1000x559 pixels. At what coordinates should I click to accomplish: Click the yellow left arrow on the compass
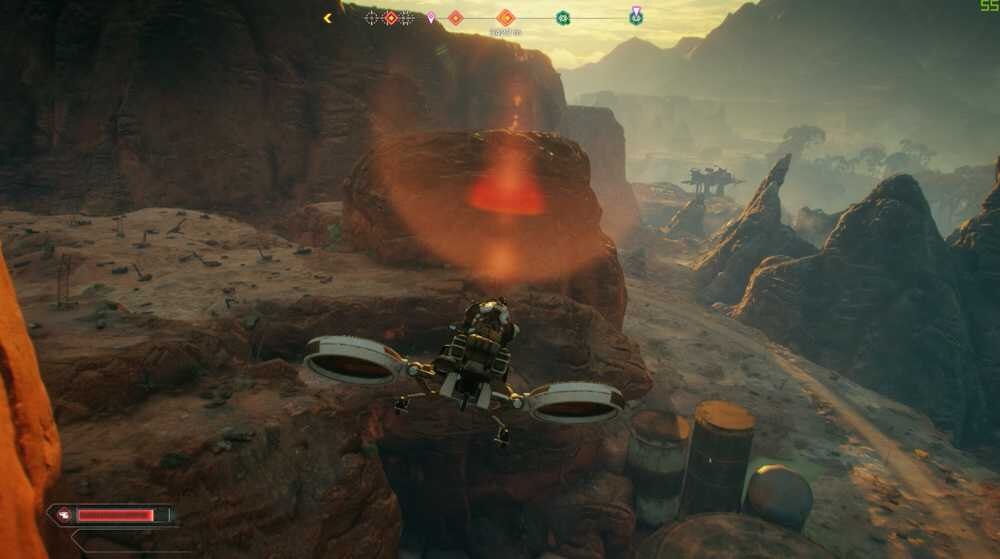[x=327, y=18]
